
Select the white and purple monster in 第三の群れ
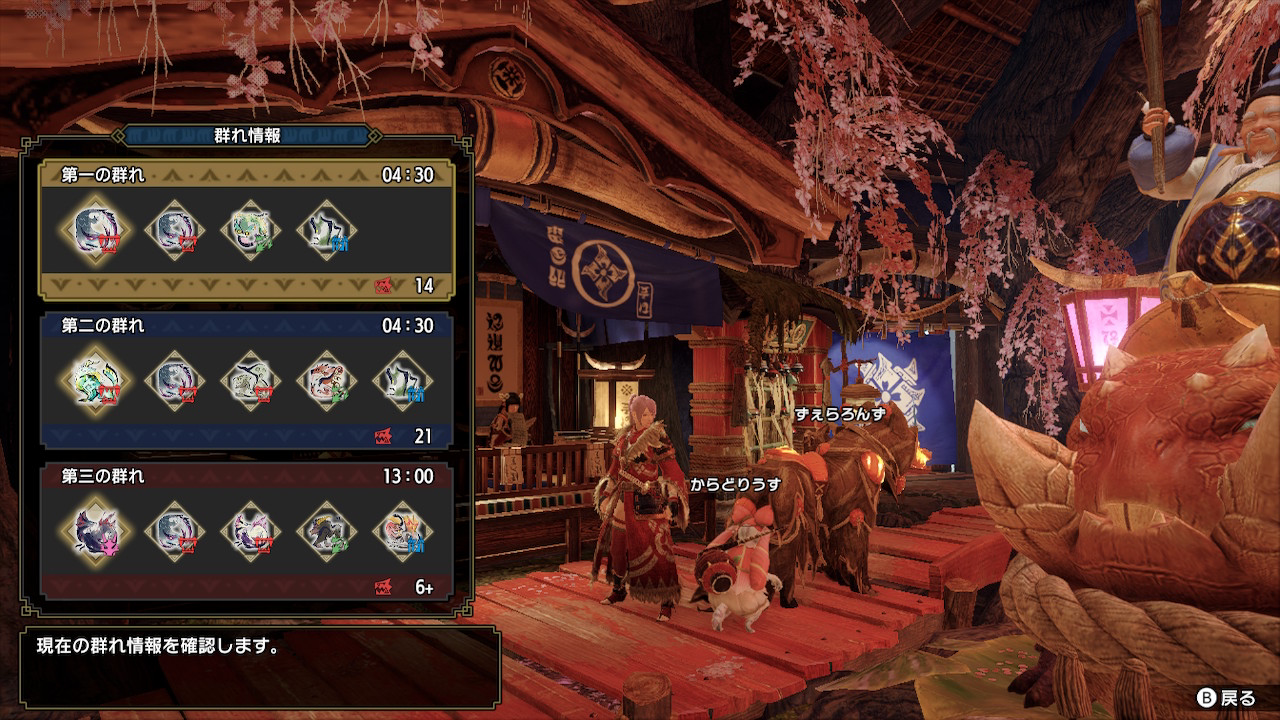[x=249, y=531]
